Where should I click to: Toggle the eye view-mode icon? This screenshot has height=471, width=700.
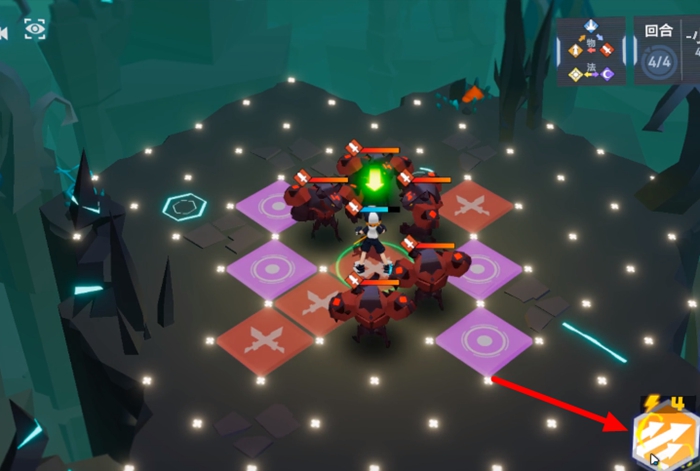pos(35,29)
